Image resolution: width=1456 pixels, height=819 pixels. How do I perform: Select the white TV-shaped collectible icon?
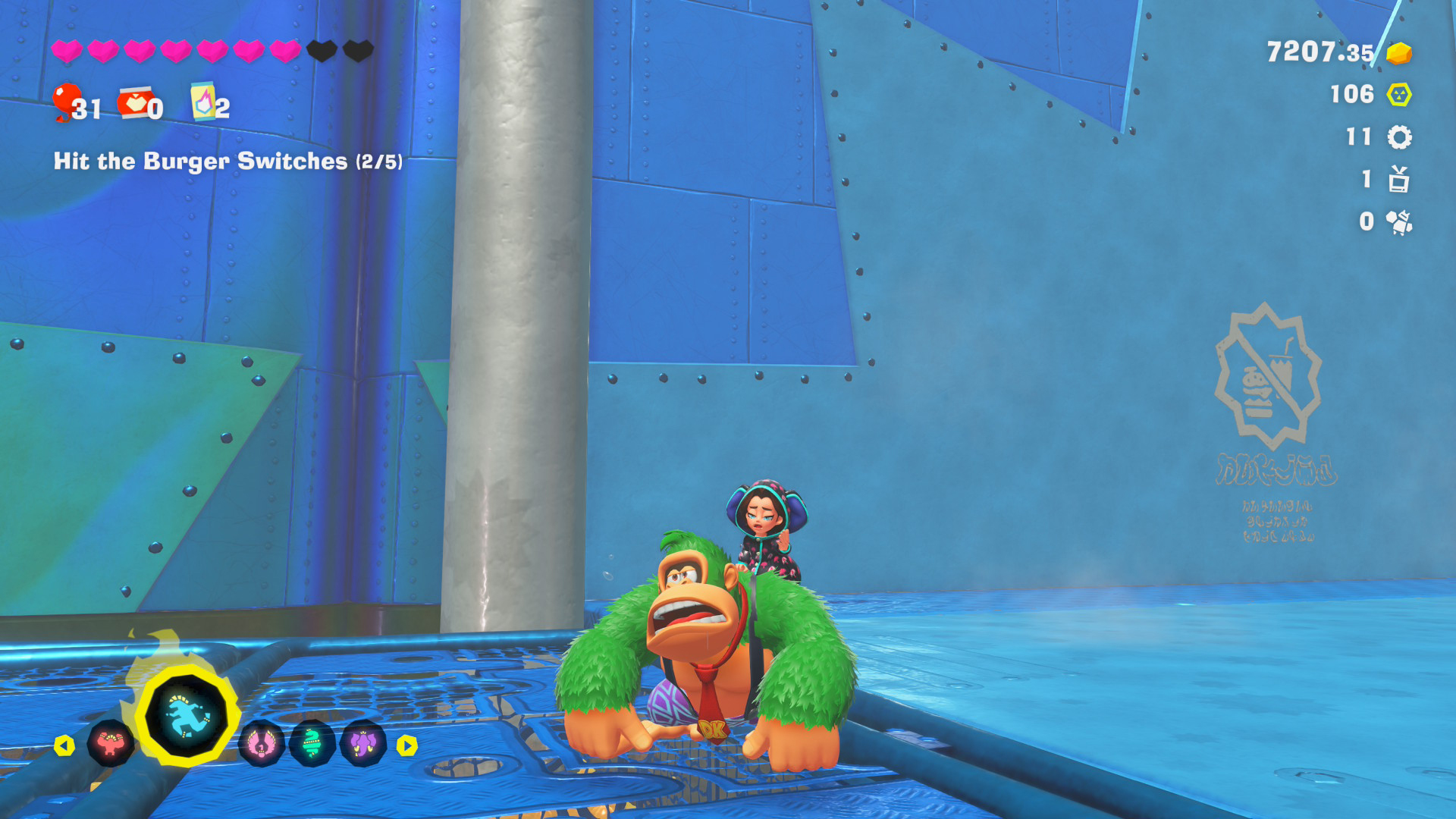coord(1398,180)
